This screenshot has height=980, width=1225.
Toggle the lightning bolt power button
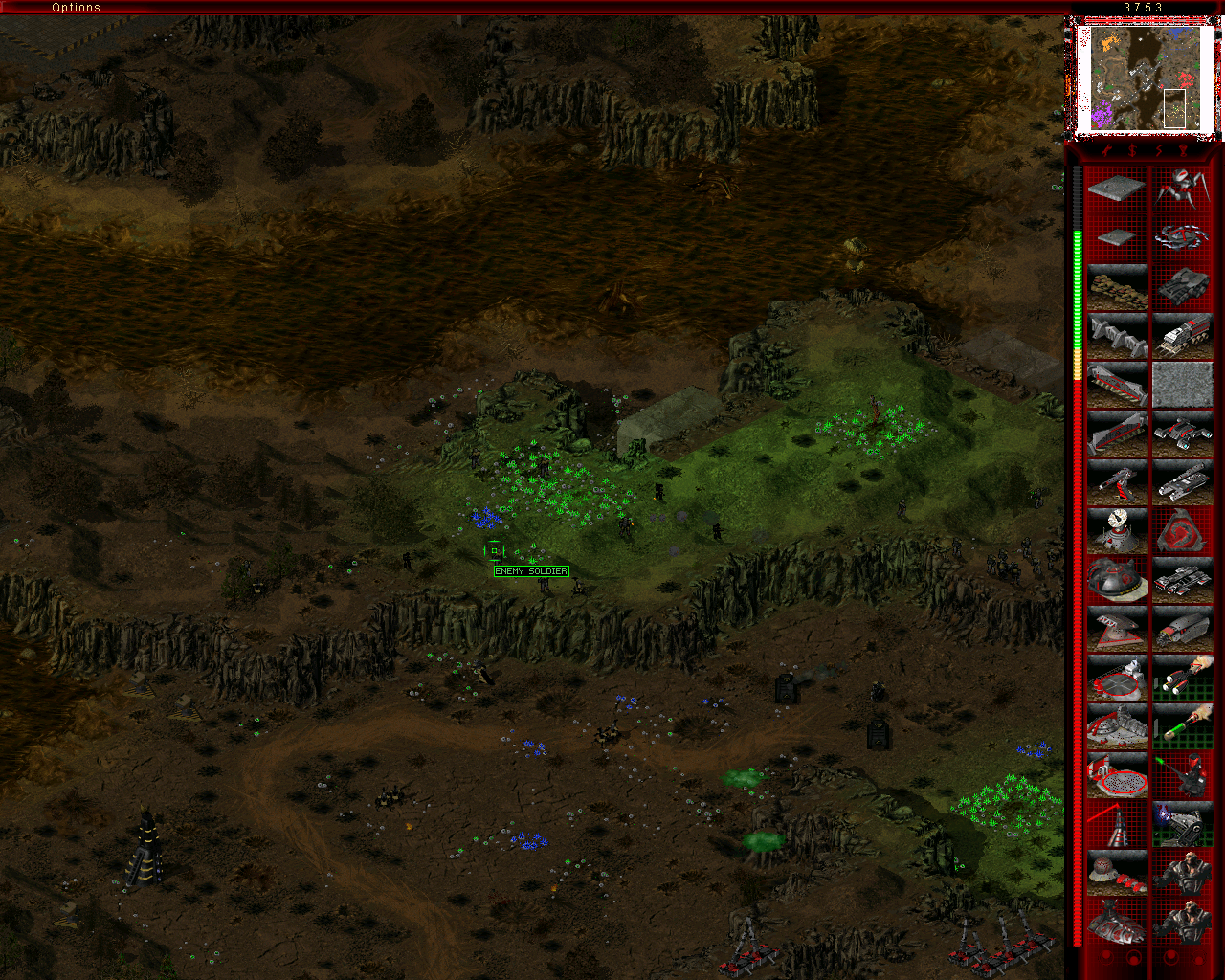(1158, 150)
